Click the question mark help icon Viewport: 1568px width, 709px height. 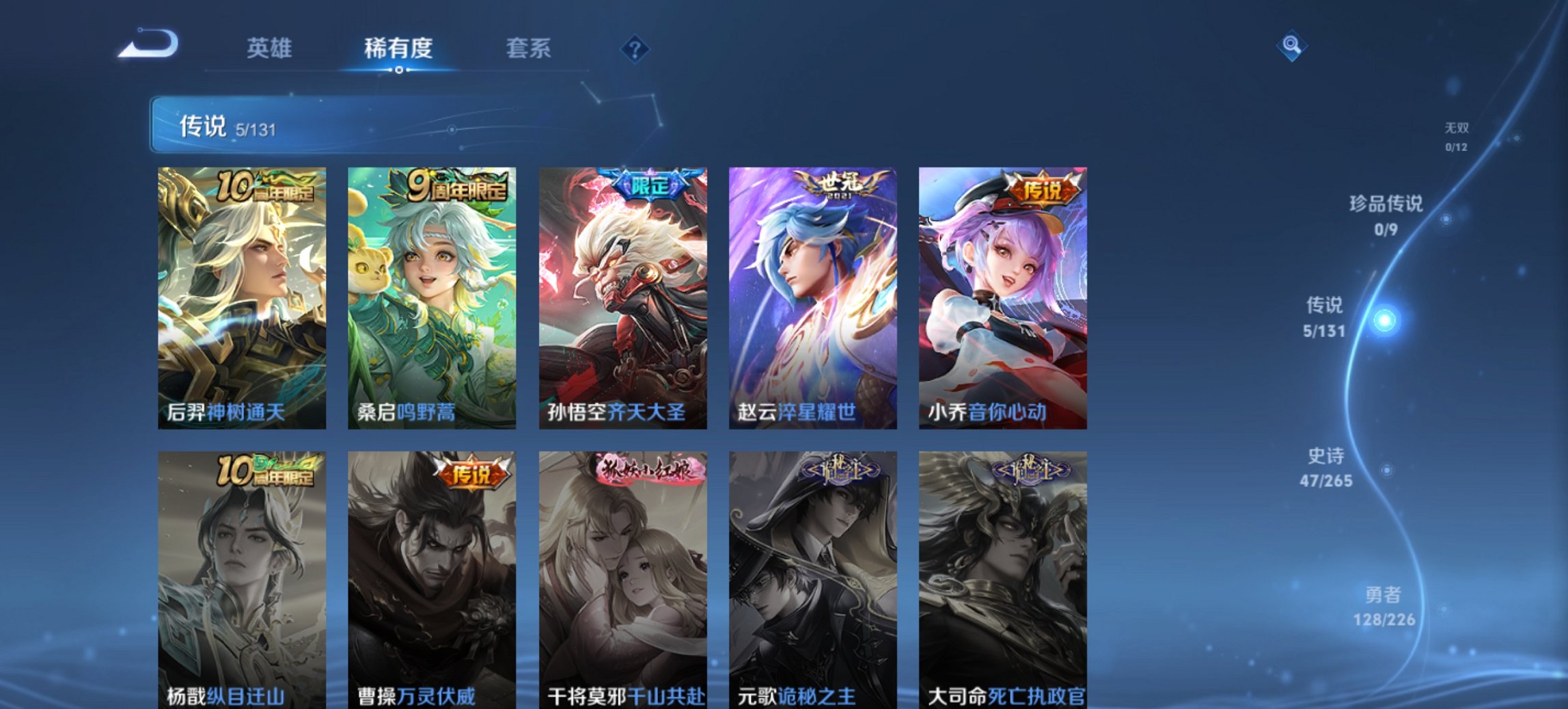click(x=635, y=50)
